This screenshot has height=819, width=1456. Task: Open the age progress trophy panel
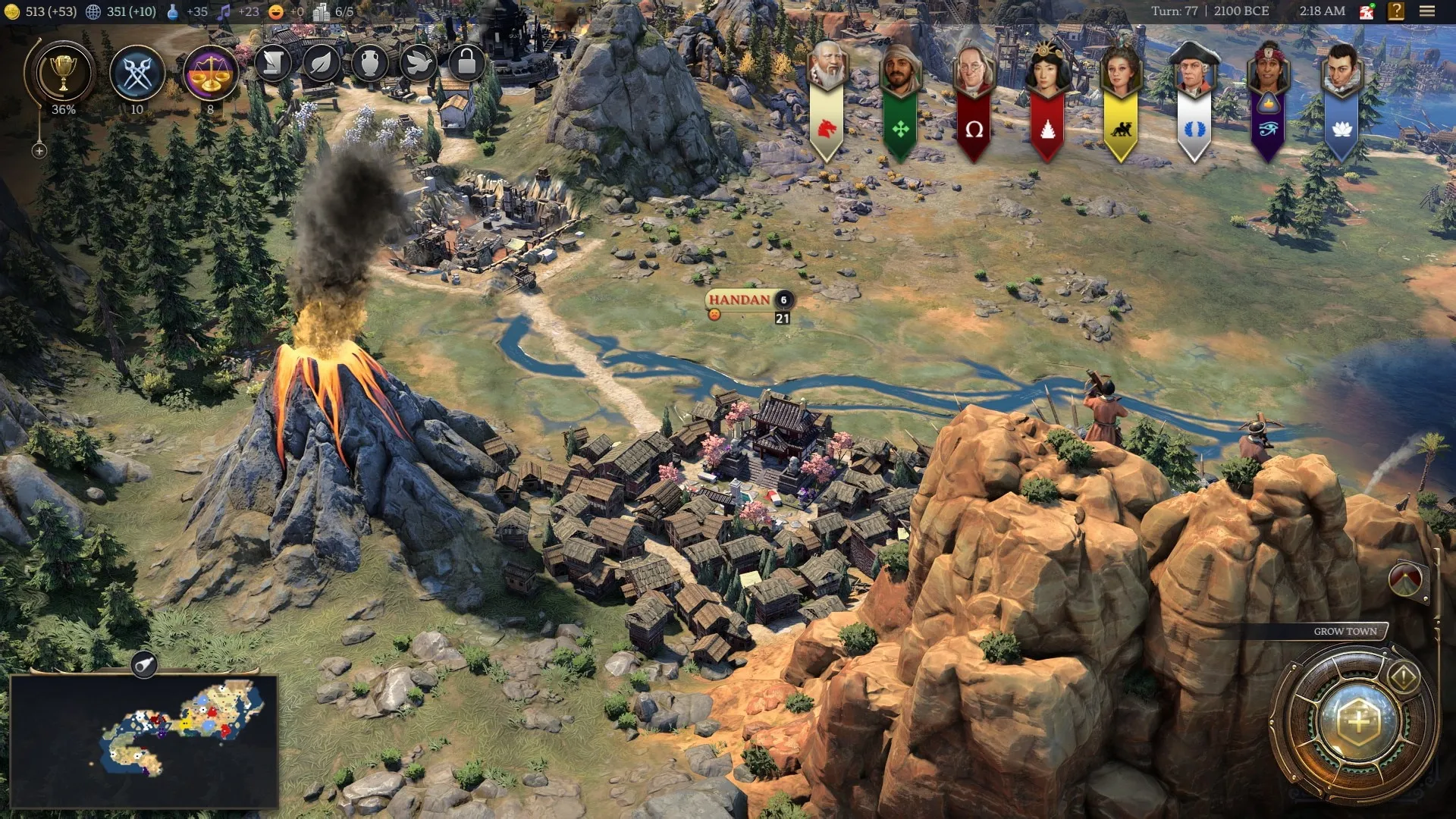click(63, 74)
